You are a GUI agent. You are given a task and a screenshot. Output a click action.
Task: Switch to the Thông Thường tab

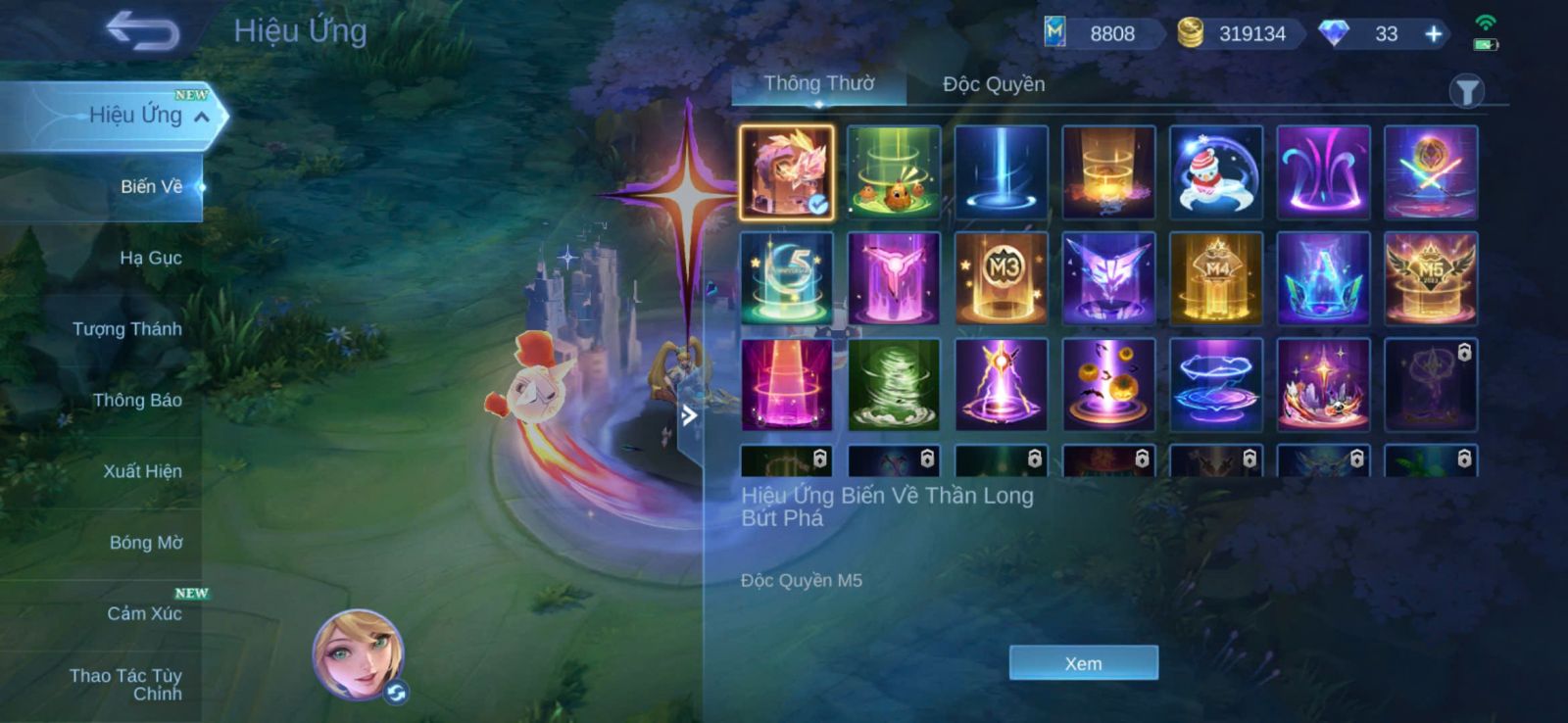[819, 84]
